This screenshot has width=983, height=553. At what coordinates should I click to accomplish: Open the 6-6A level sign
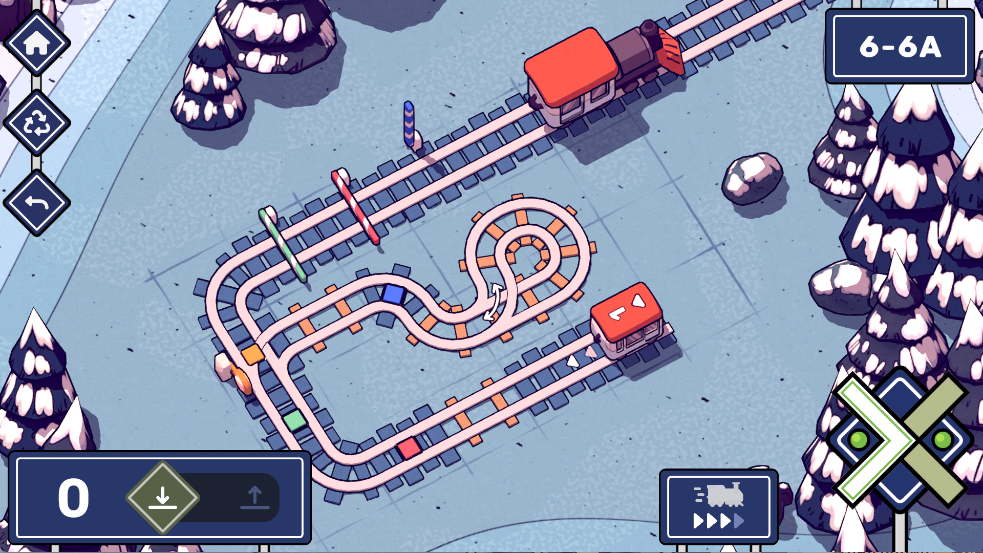900,47
